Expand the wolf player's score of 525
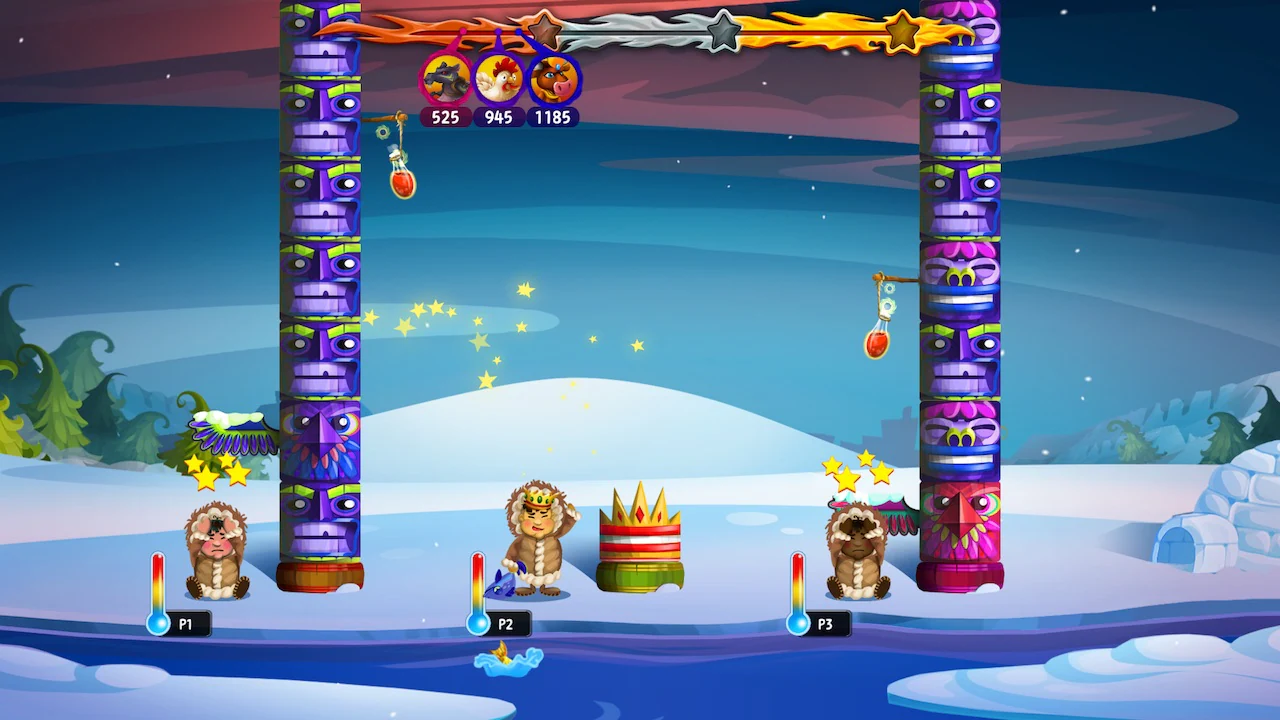This screenshot has width=1280, height=720. (446, 117)
